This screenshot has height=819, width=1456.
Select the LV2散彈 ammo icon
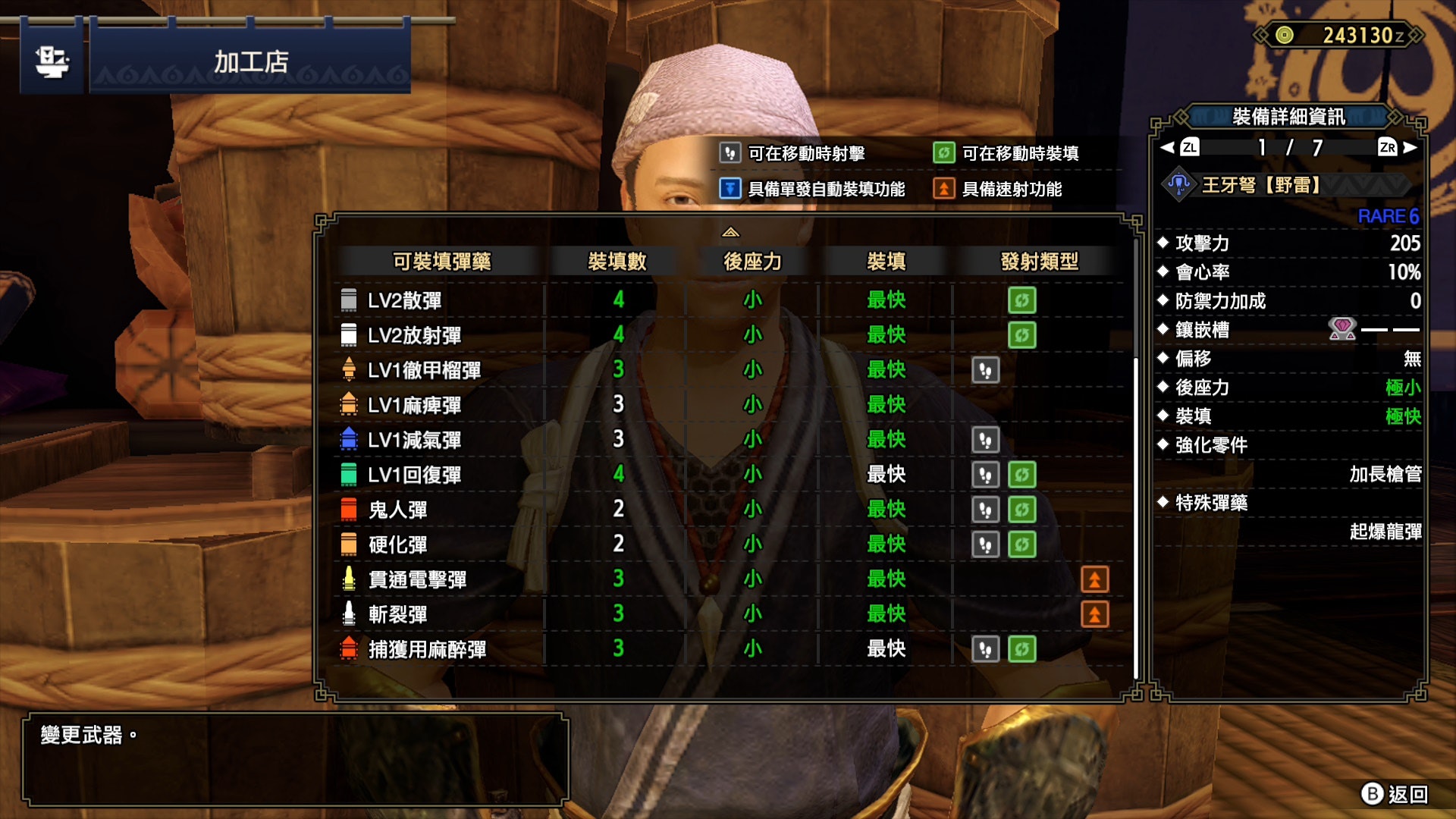pos(348,300)
